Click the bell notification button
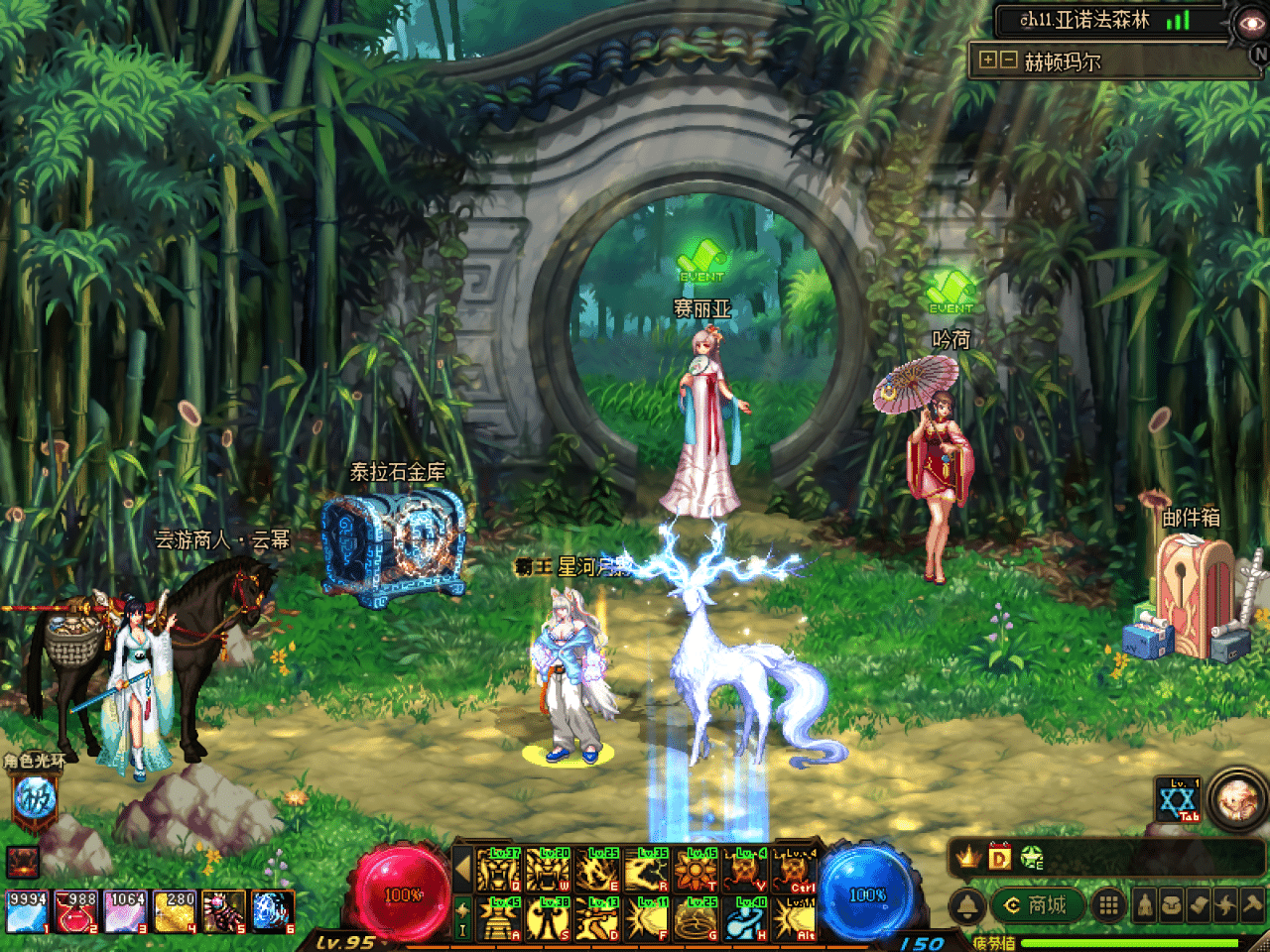The width and height of the screenshot is (1270, 952). point(967,905)
